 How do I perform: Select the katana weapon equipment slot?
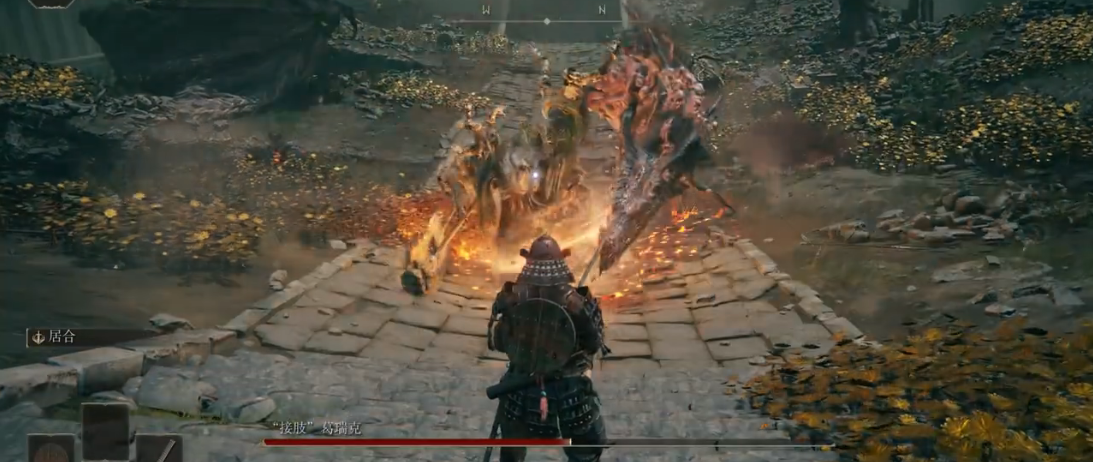159,449
